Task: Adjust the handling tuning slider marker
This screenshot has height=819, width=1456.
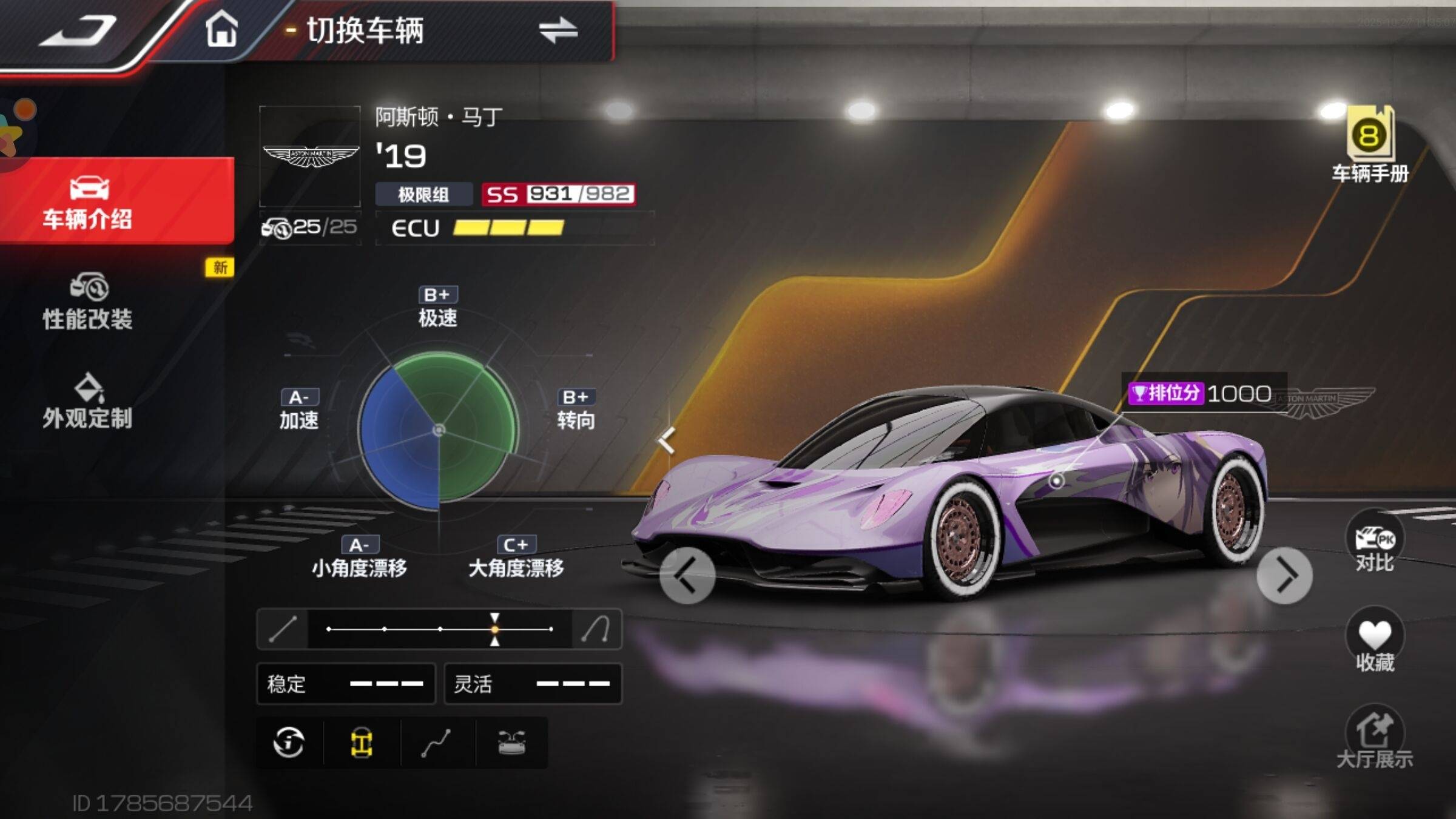Action: [x=495, y=629]
